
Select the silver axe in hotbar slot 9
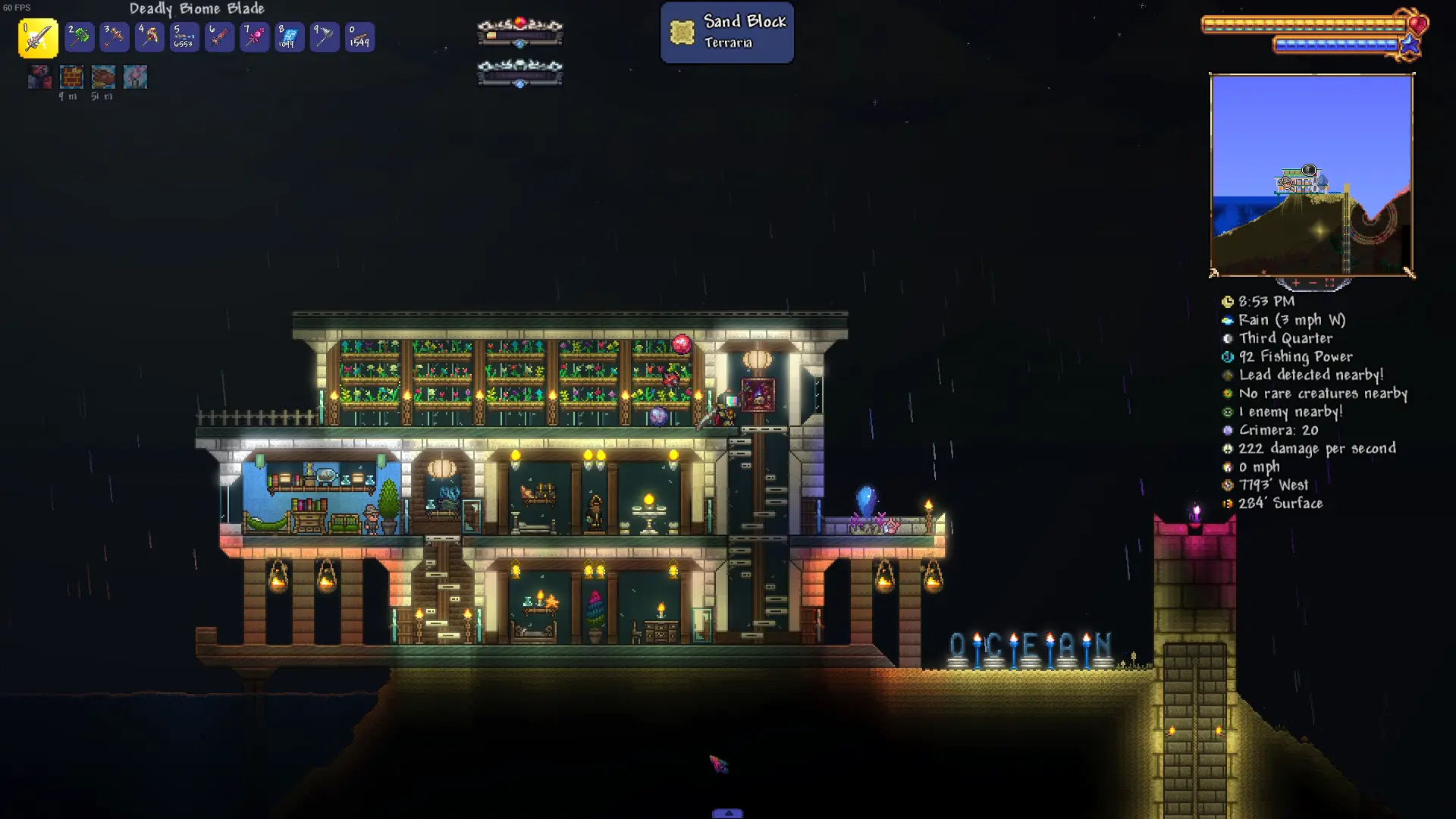click(x=325, y=37)
